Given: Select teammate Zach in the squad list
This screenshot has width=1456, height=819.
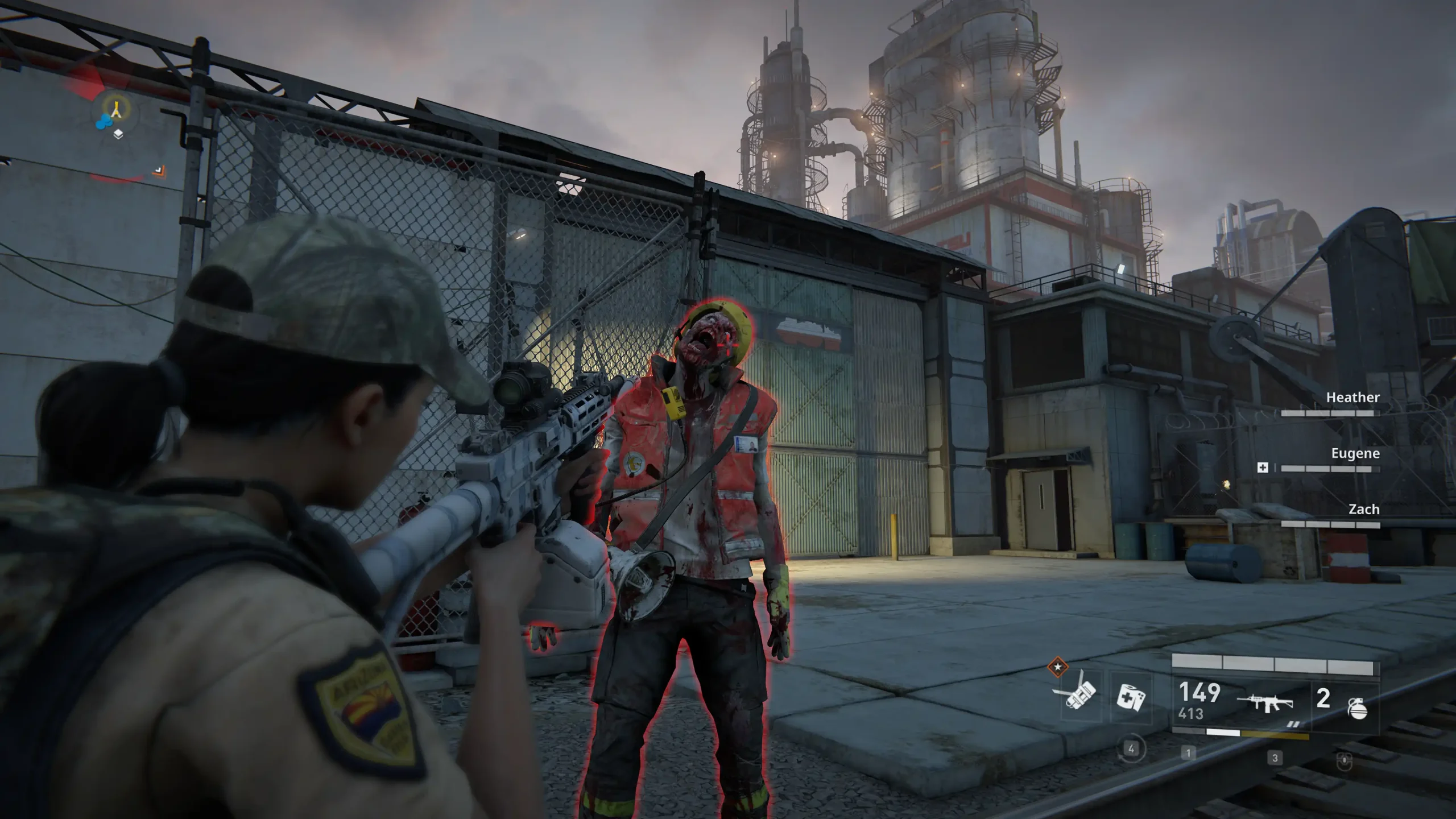Looking at the screenshot, I should coord(1363,509).
